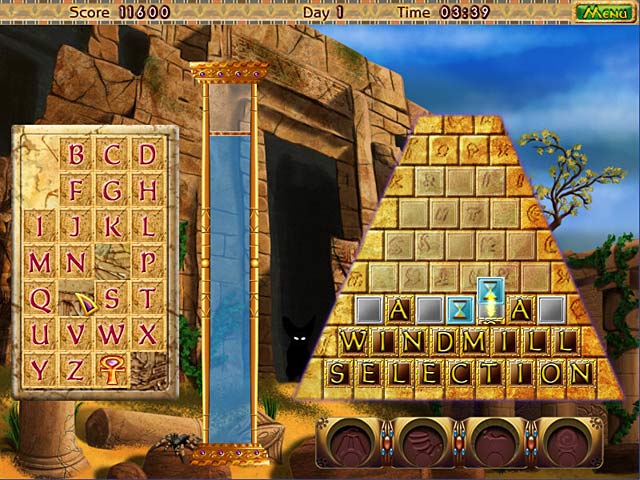Open the Menu button
Screen dimensions: 640x480
(x=603, y=12)
